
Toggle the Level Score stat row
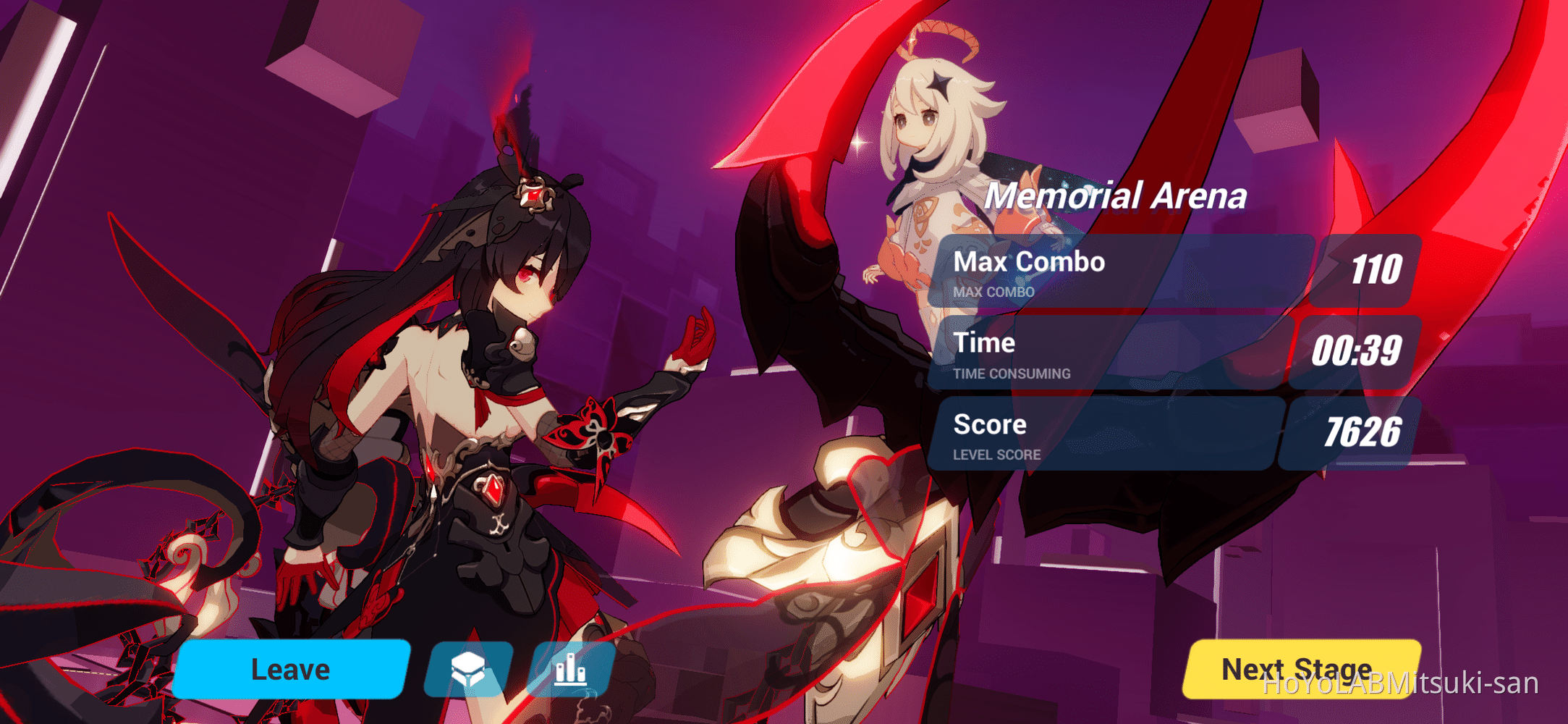[1122, 434]
